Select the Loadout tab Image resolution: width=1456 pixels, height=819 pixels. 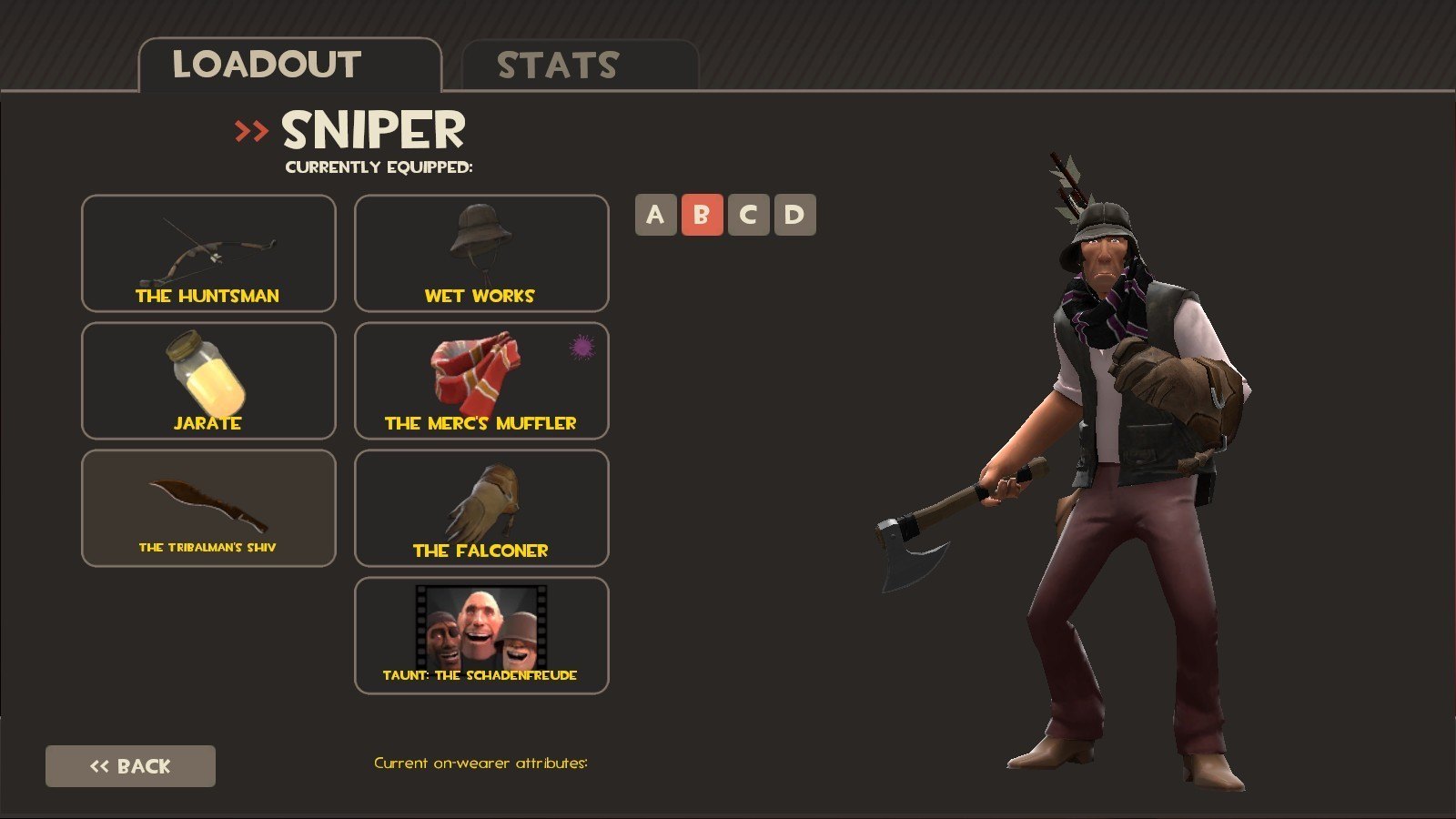coord(289,66)
